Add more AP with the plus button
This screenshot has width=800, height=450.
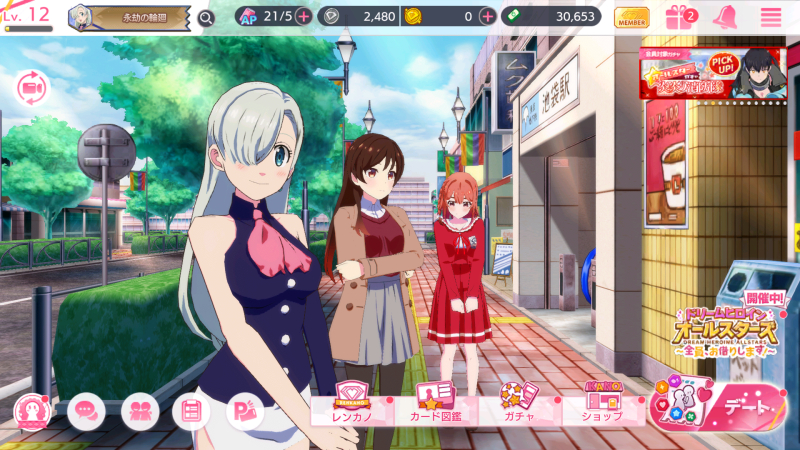tap(303, 16)
